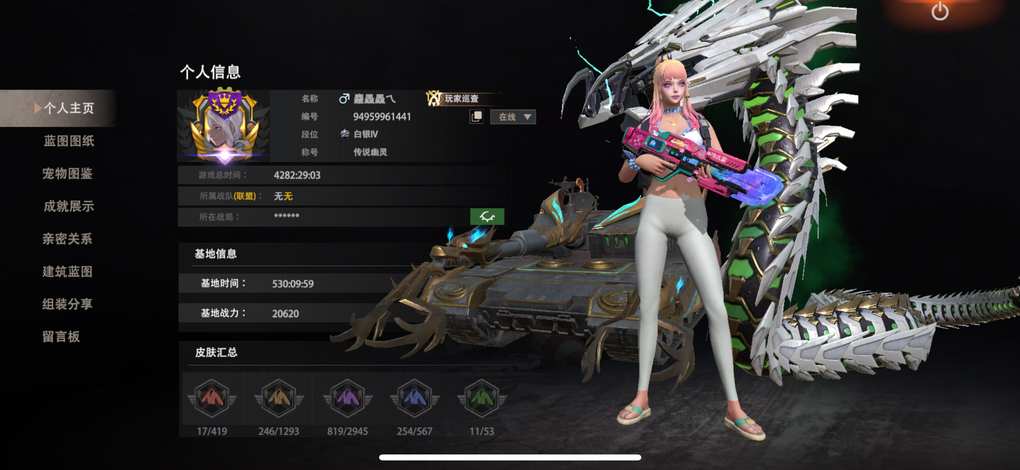
Task: Click the green refresh button beside 所在战局
Action: click(x=487, y=216)
